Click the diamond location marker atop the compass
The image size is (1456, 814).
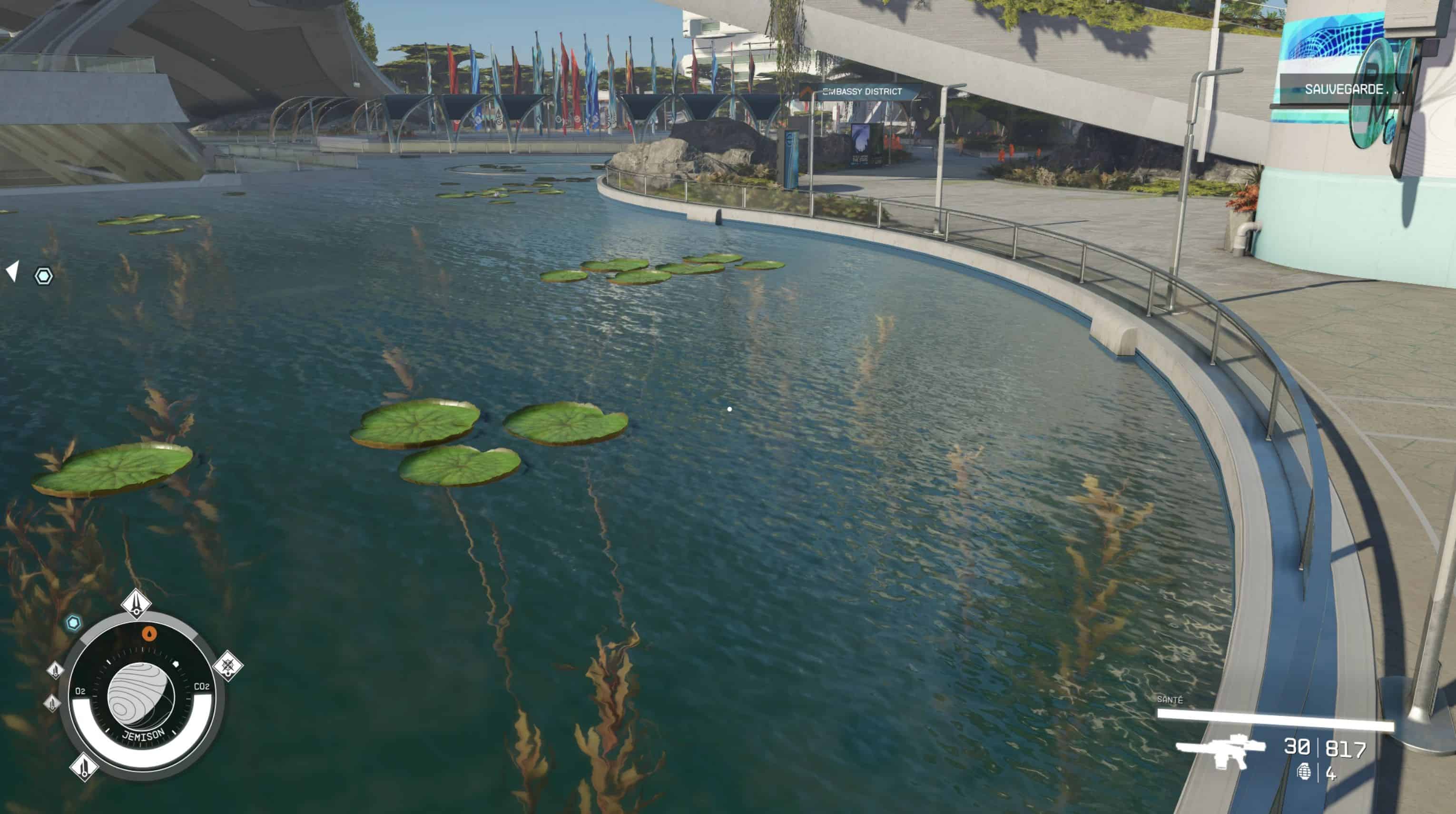(x=136, y=604)
